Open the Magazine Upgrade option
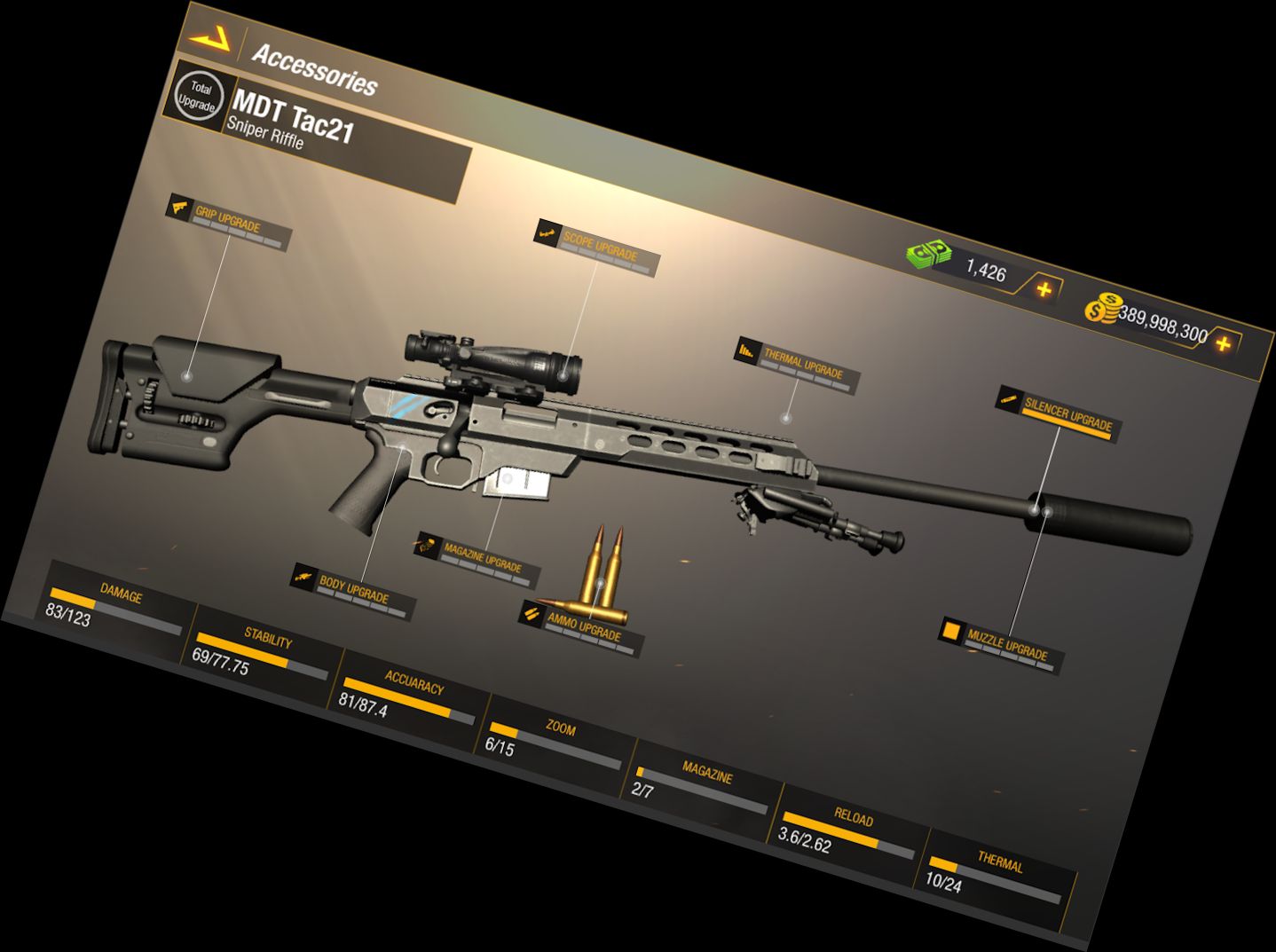 coord(482,558)
